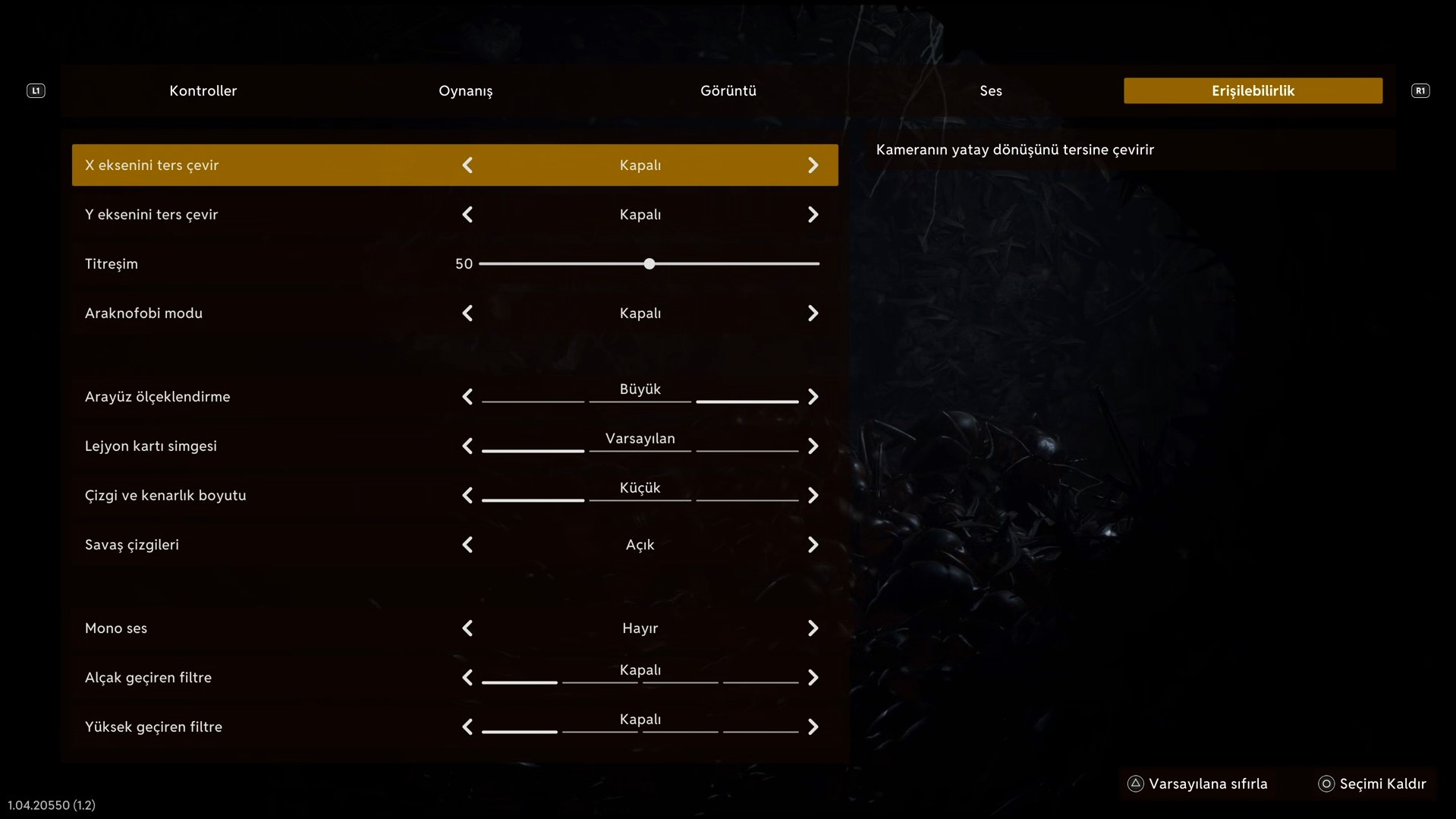This screenshot has height=819, width=1456.
Task: Click the Erişilebilirlik tab
Action: point(1253,91)
